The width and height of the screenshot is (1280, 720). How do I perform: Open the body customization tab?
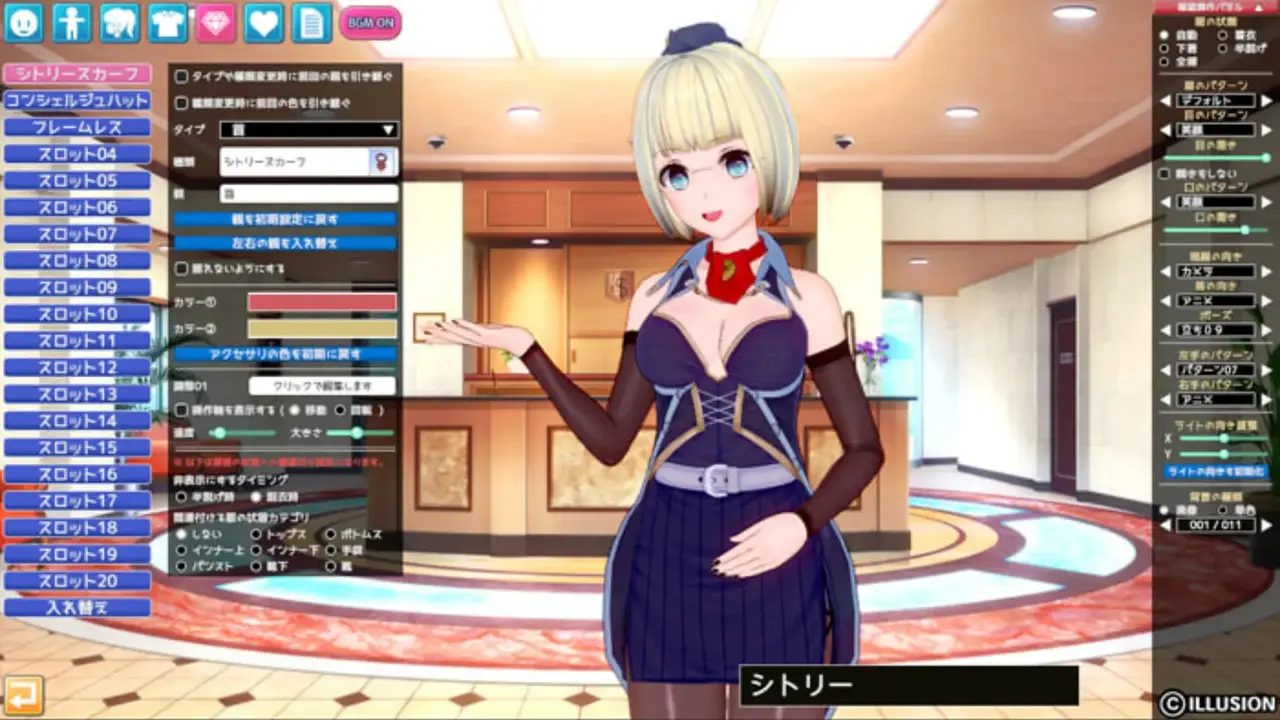click(x=71, y=22)
